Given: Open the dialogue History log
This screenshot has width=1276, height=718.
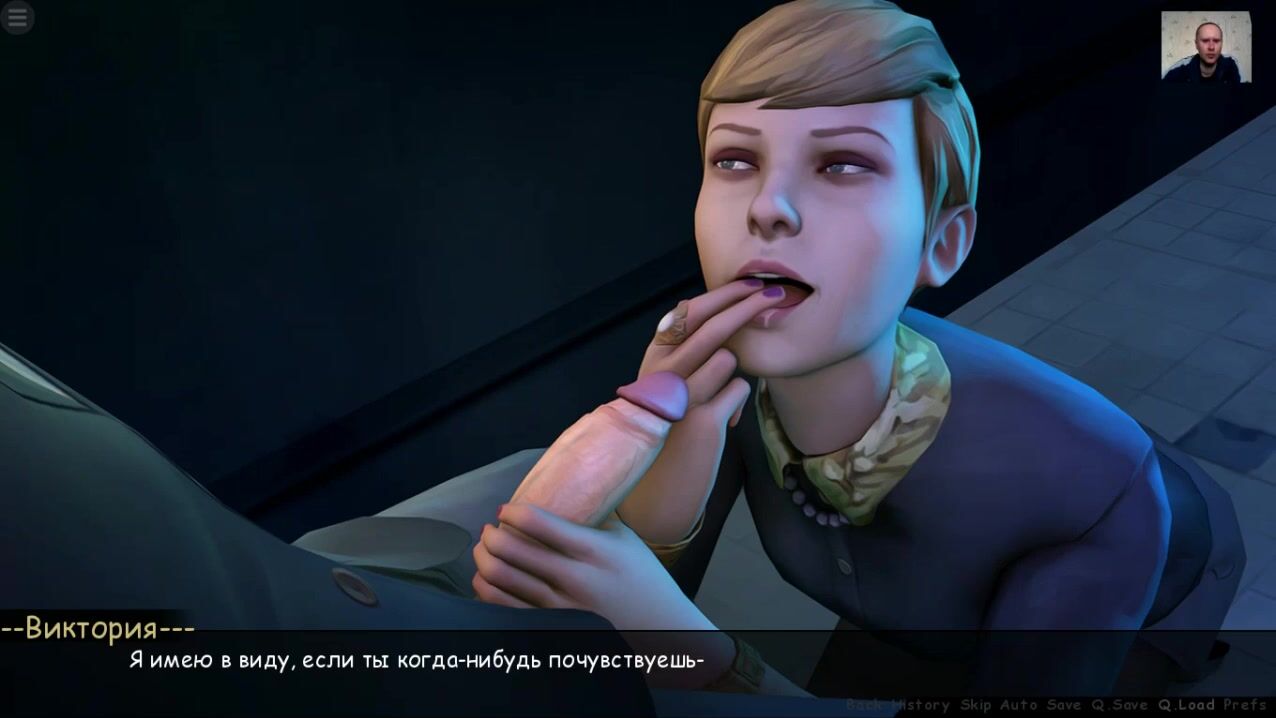Looking at the screenshot, I should pos(920,705).
